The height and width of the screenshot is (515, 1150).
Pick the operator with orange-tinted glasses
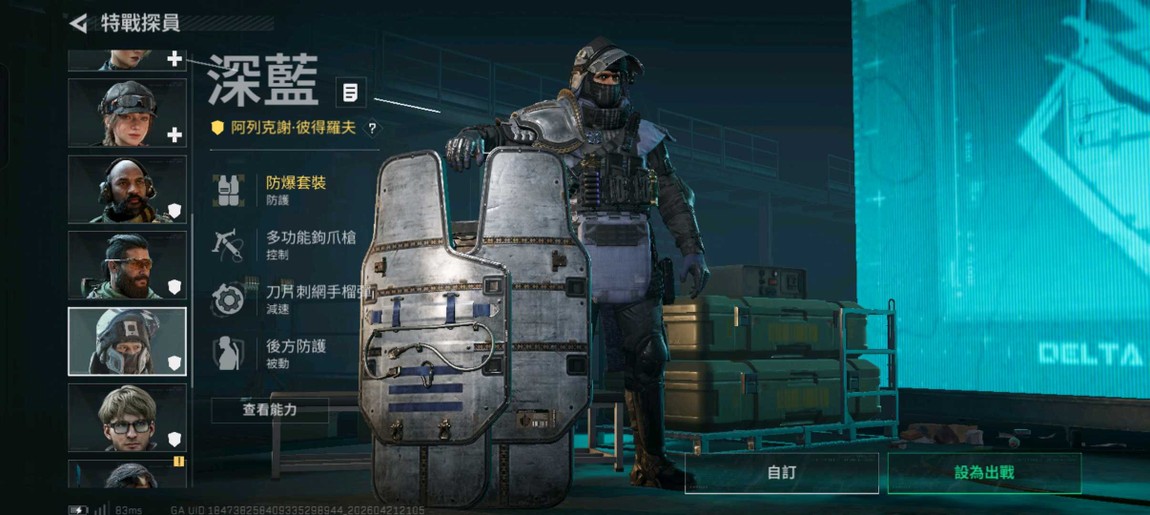(x=127, y=266)
